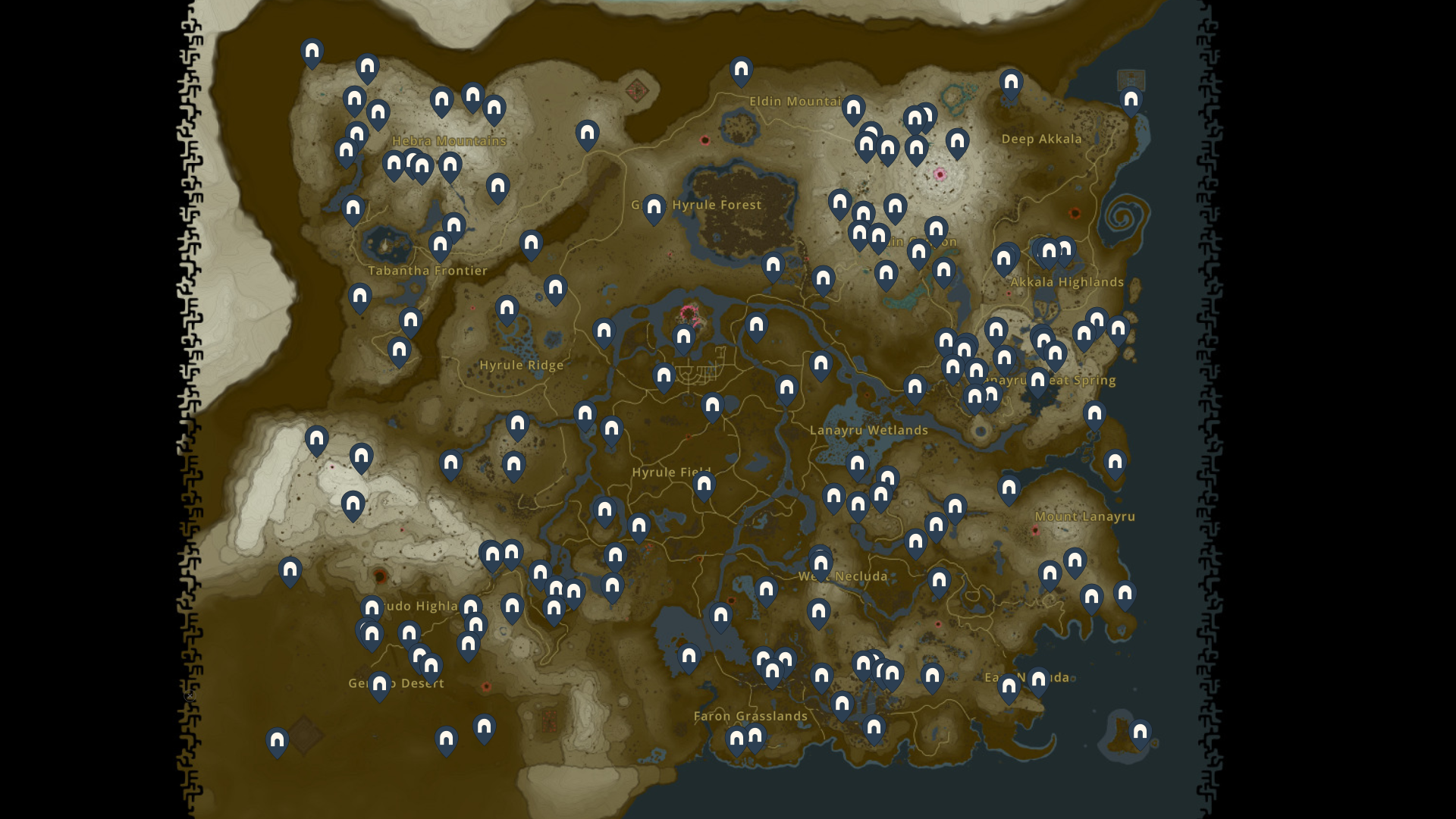The width and height of the screenshot is (1456, 819).
Task: Select the East Necluda region name
Action: pos(1028,677)
